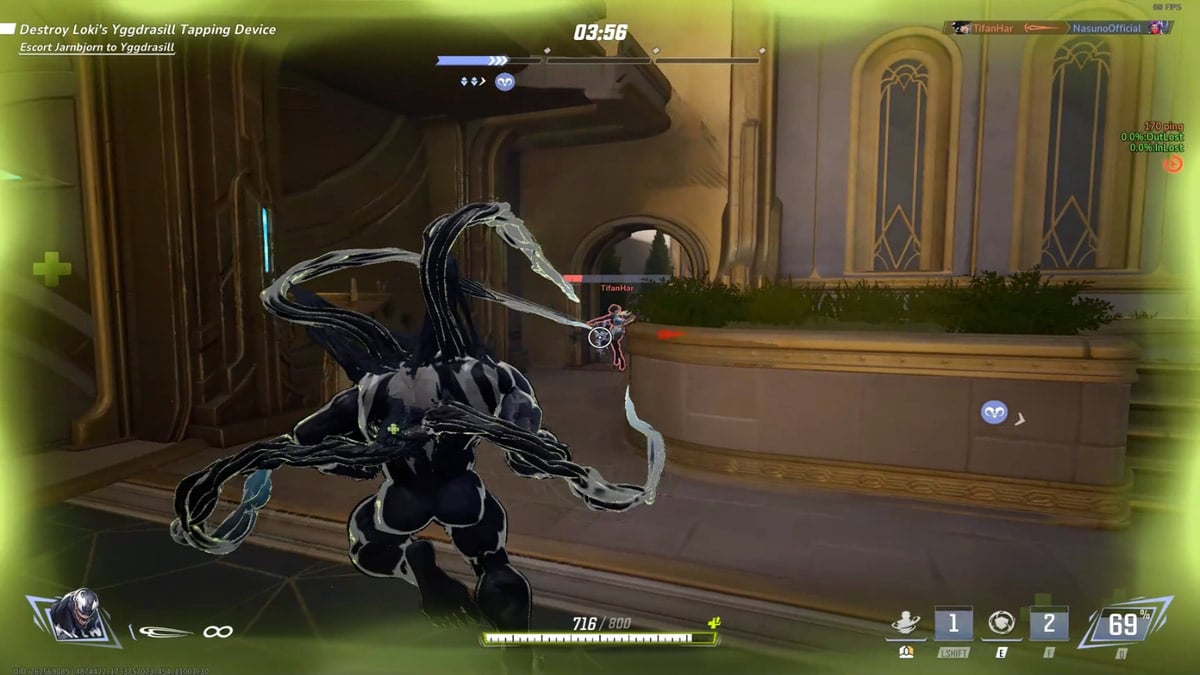Screen dimensions: 1200x675
Task: Click the ram payload icon under progress bar
Action: [505, 82]
